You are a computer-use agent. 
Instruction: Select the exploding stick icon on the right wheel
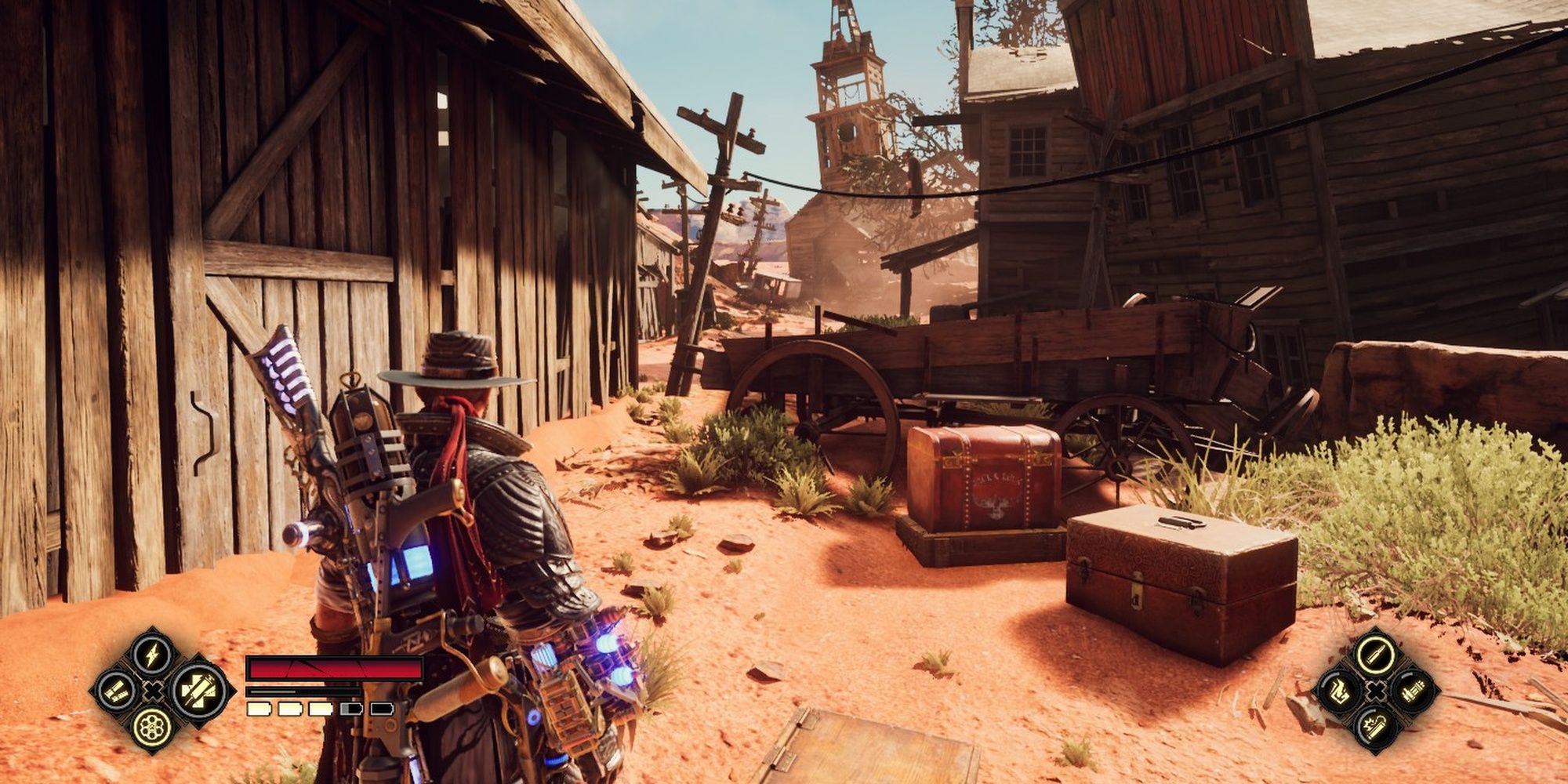(x=1375, y=726)
